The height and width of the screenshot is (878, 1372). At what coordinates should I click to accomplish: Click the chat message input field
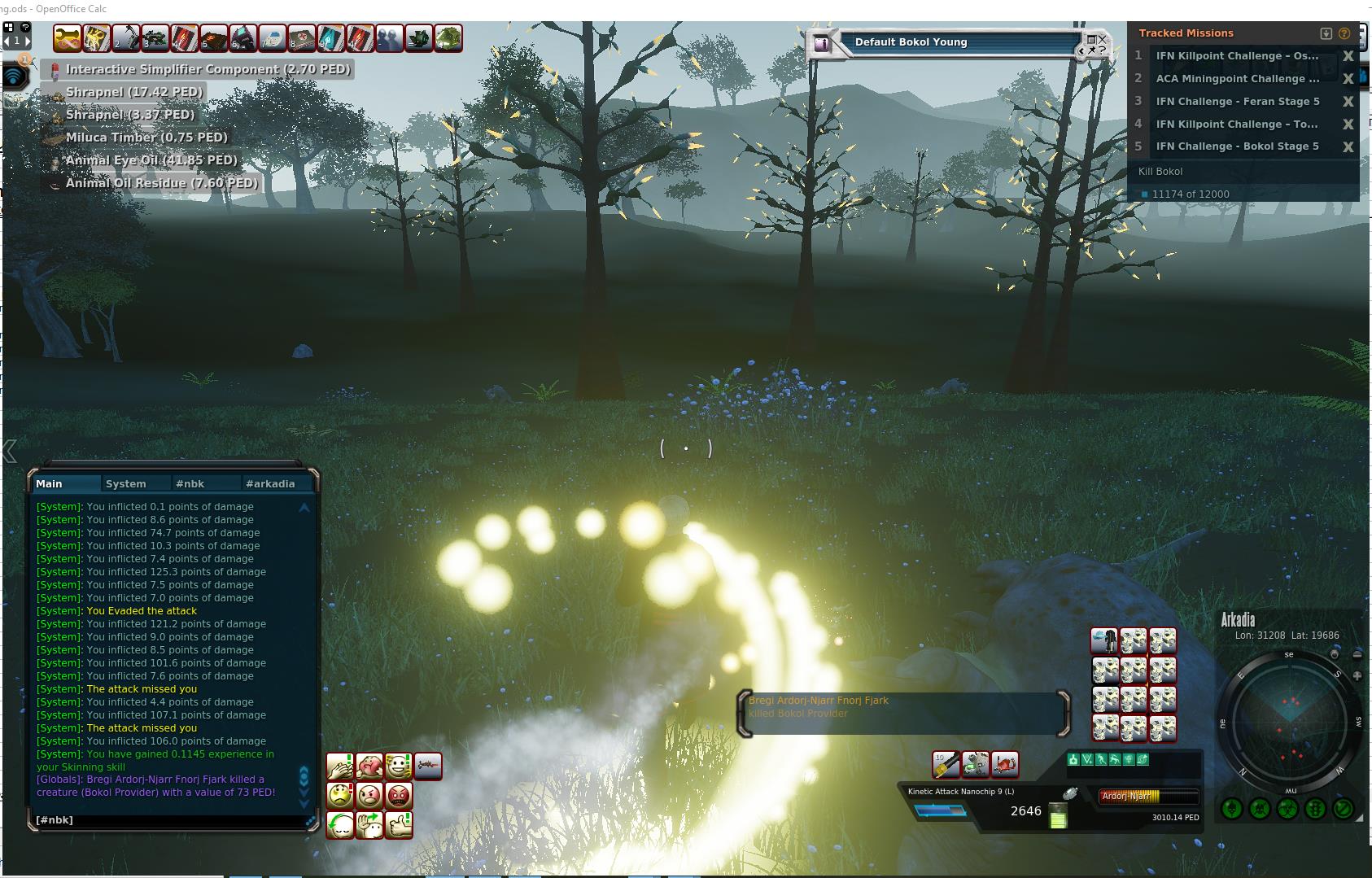[167, 819]
